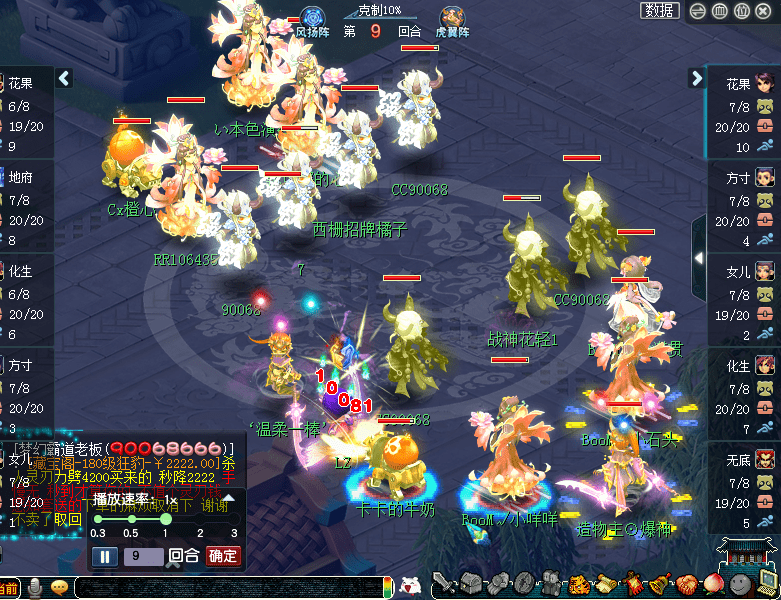781x600 pixels.
Task: Open the sword attack icon in toolbar
Action: 444,584
